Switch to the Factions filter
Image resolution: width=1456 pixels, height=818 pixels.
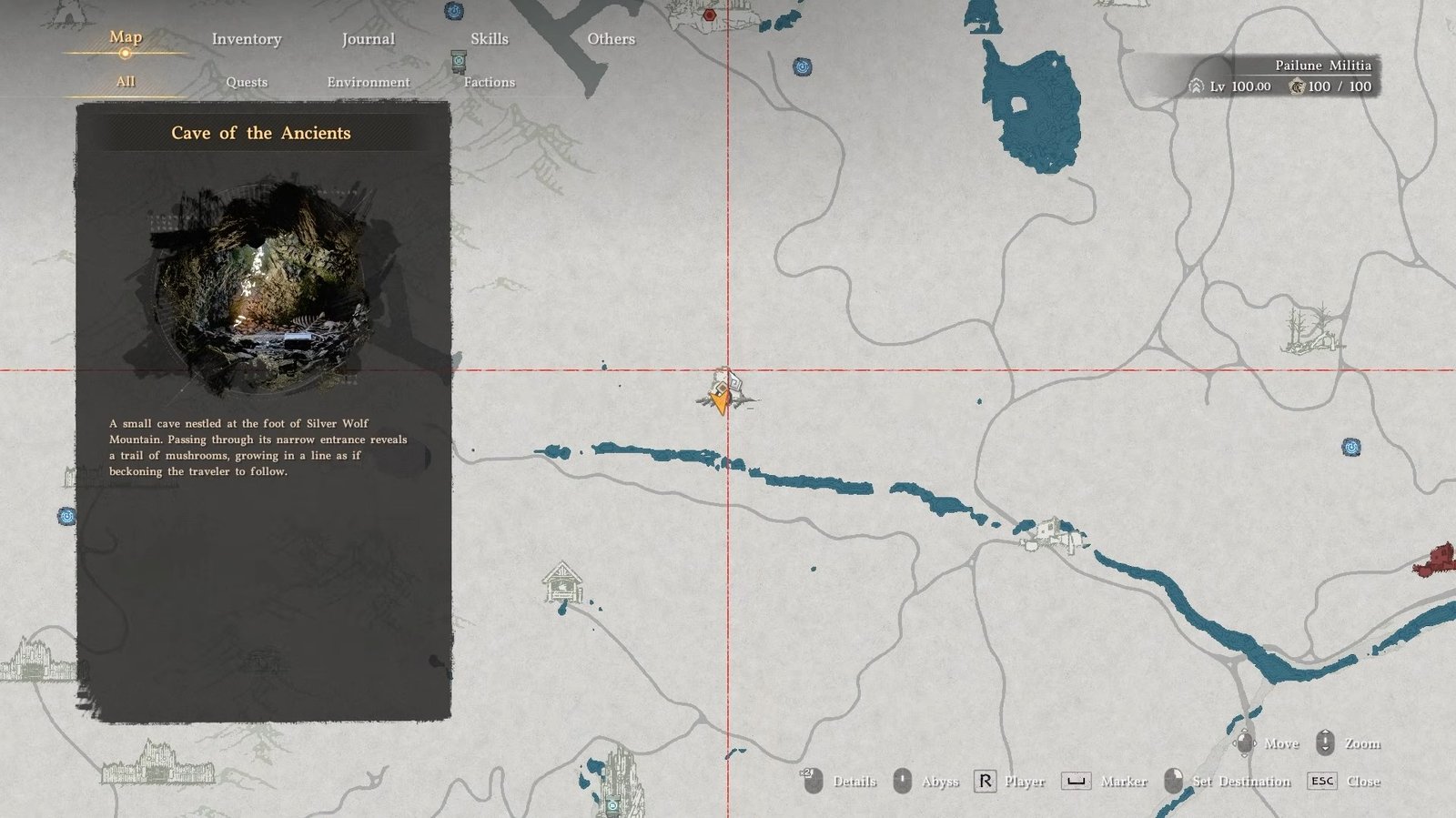pos(489,82)
